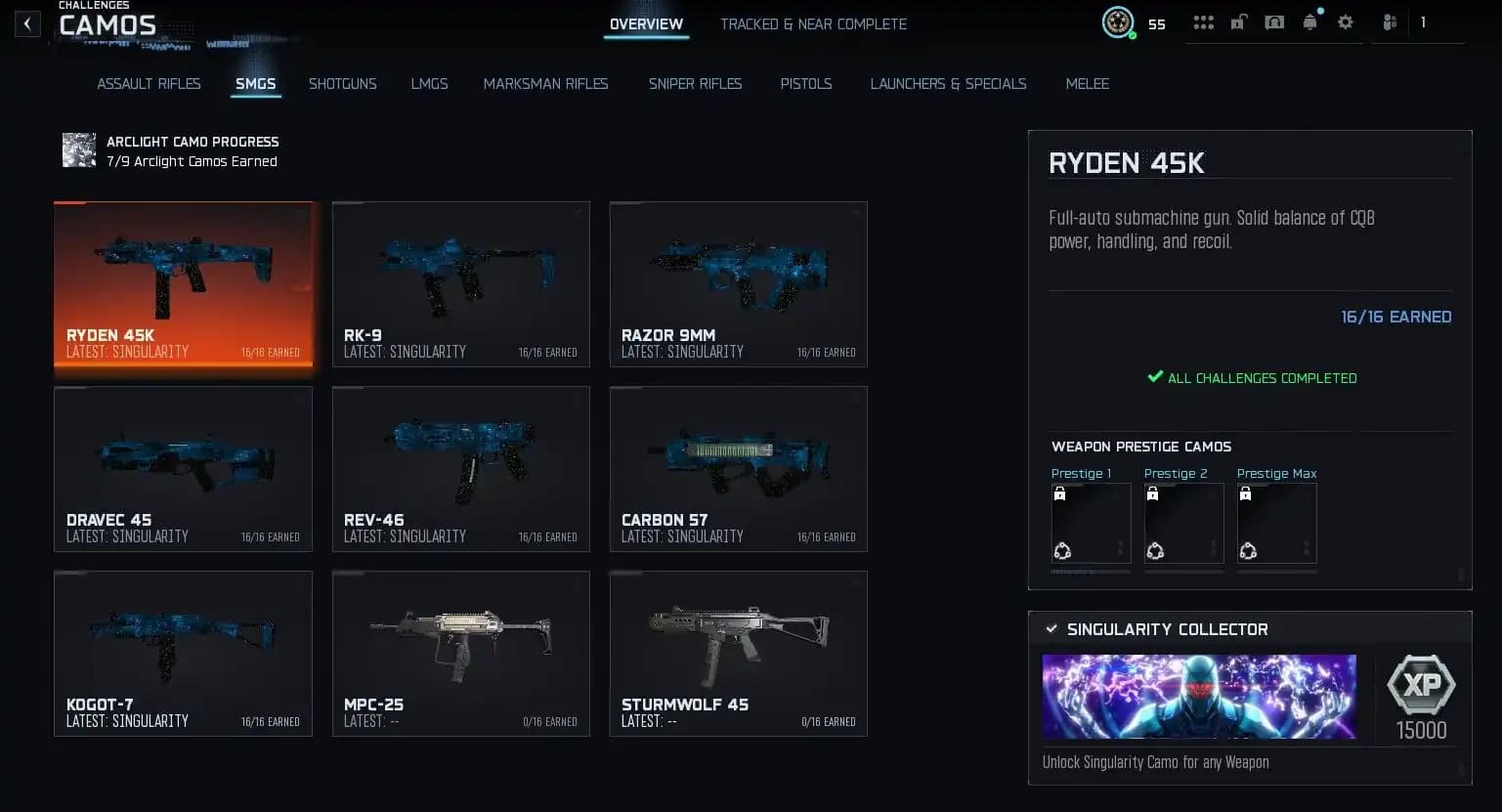Screen dimensions: 1502x812
Task: Choose the Pistols category tab
Action: [x=805, y=84]
